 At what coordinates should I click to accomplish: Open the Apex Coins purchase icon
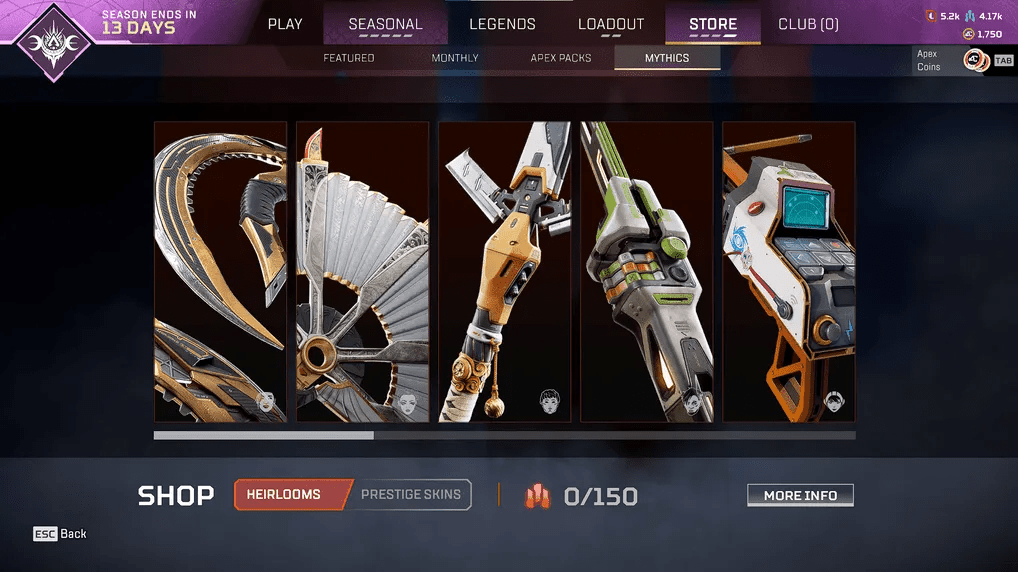(975, 61)
